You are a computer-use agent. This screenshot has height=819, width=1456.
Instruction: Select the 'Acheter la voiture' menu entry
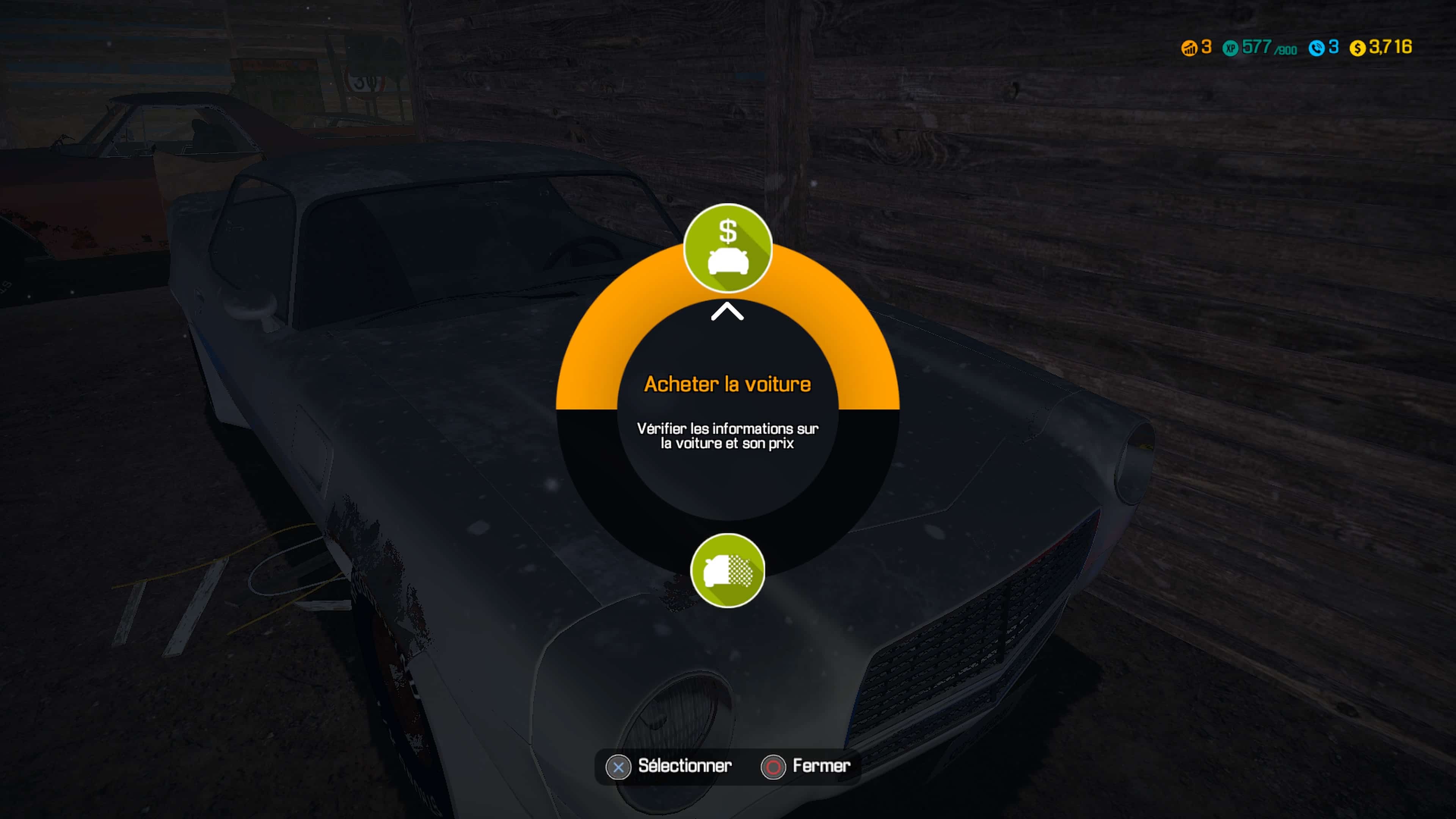click(728, 384)
